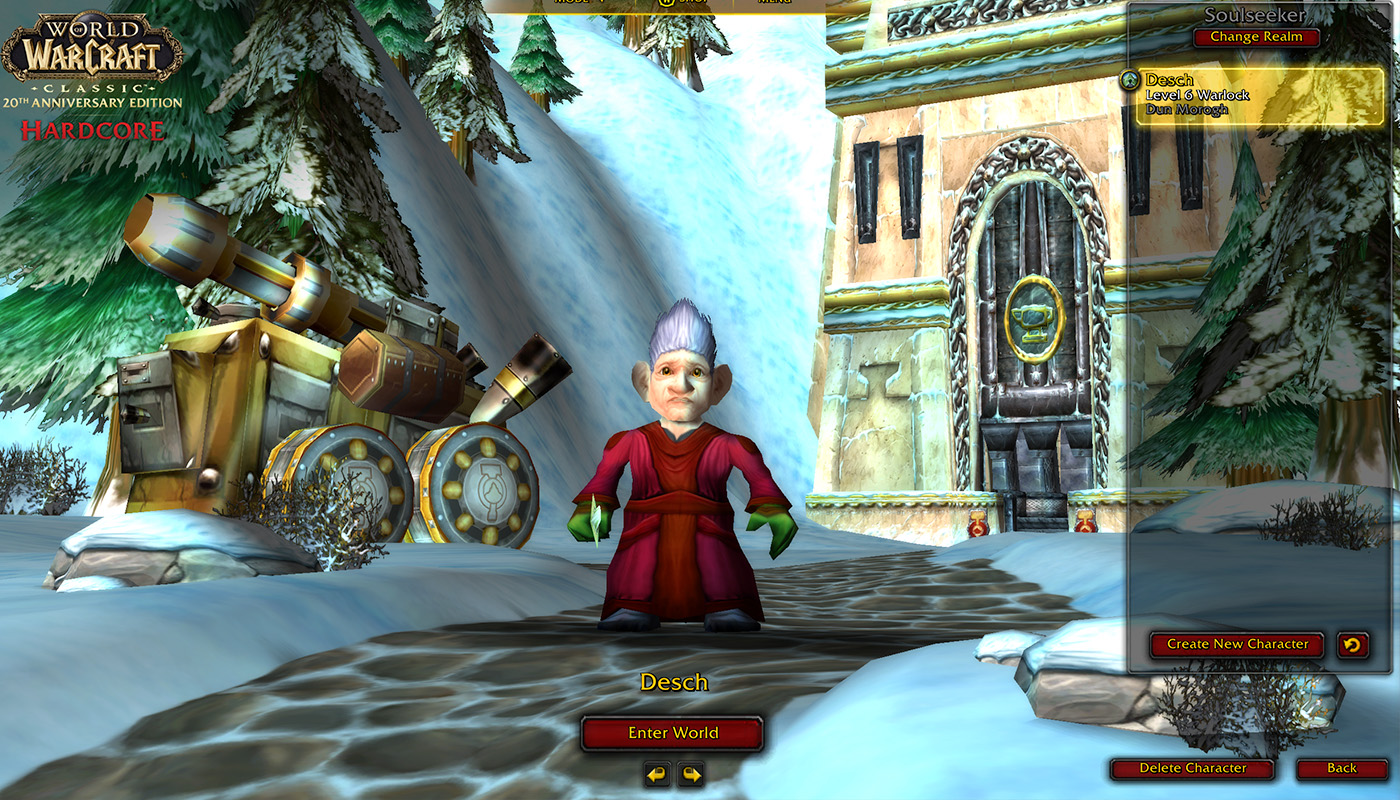This screenshot has width=1400, height=800.
Task: Go back from character select
Action: pos(1342,768)
